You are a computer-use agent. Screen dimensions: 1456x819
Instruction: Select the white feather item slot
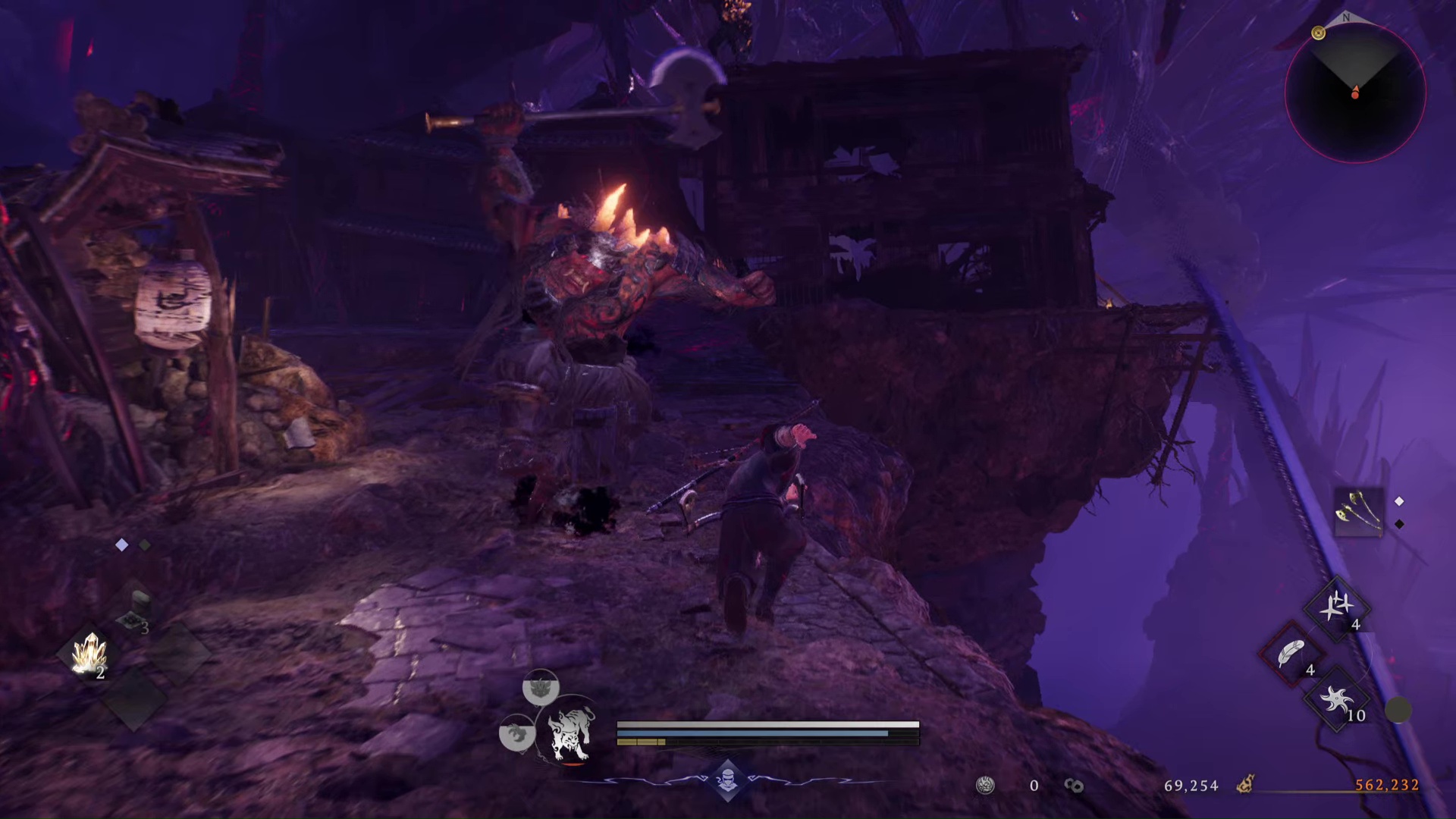coord(1291,653)
